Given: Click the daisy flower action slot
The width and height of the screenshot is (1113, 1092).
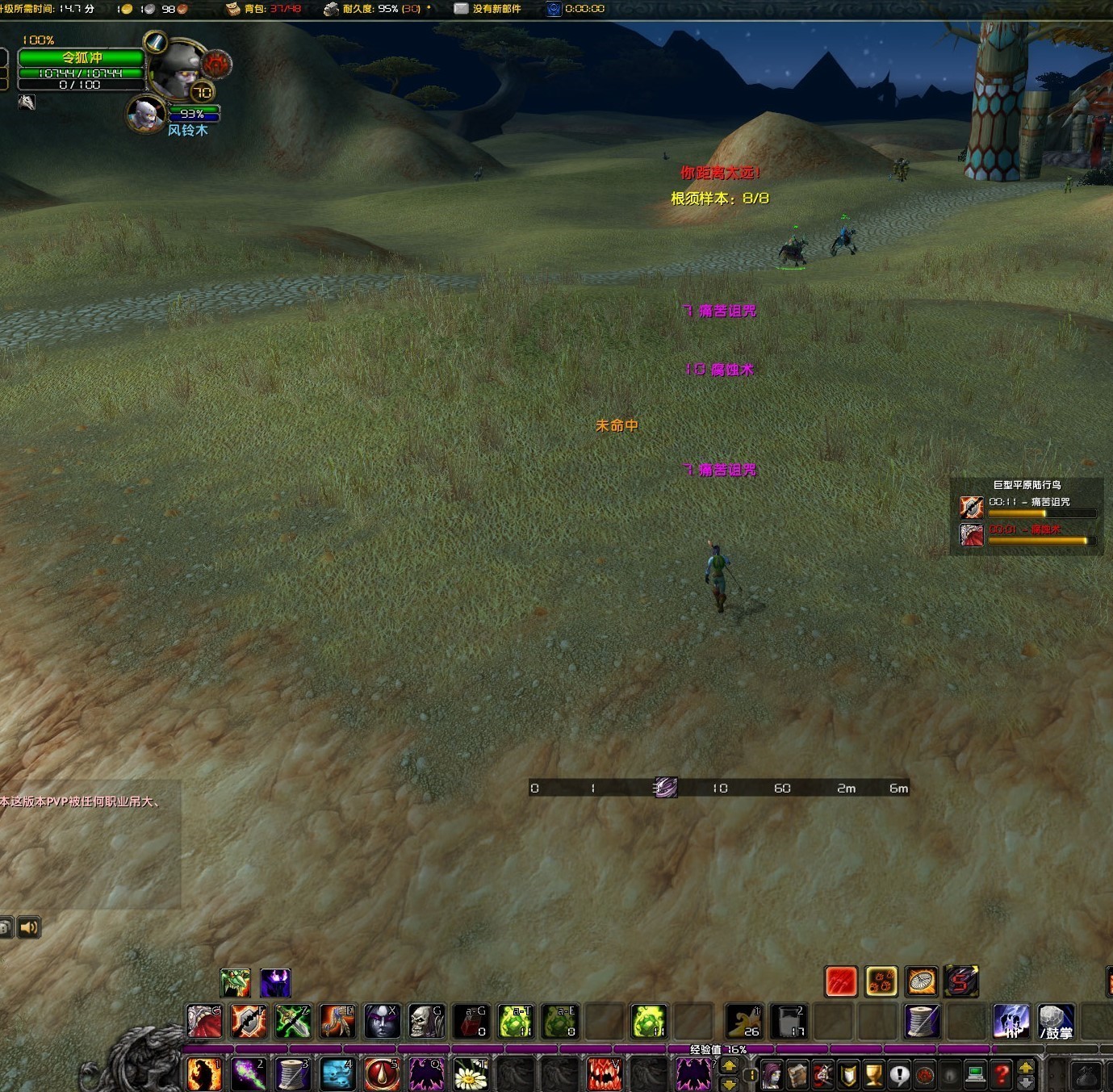Looking at the screenshot, I should pos(471,1074).
